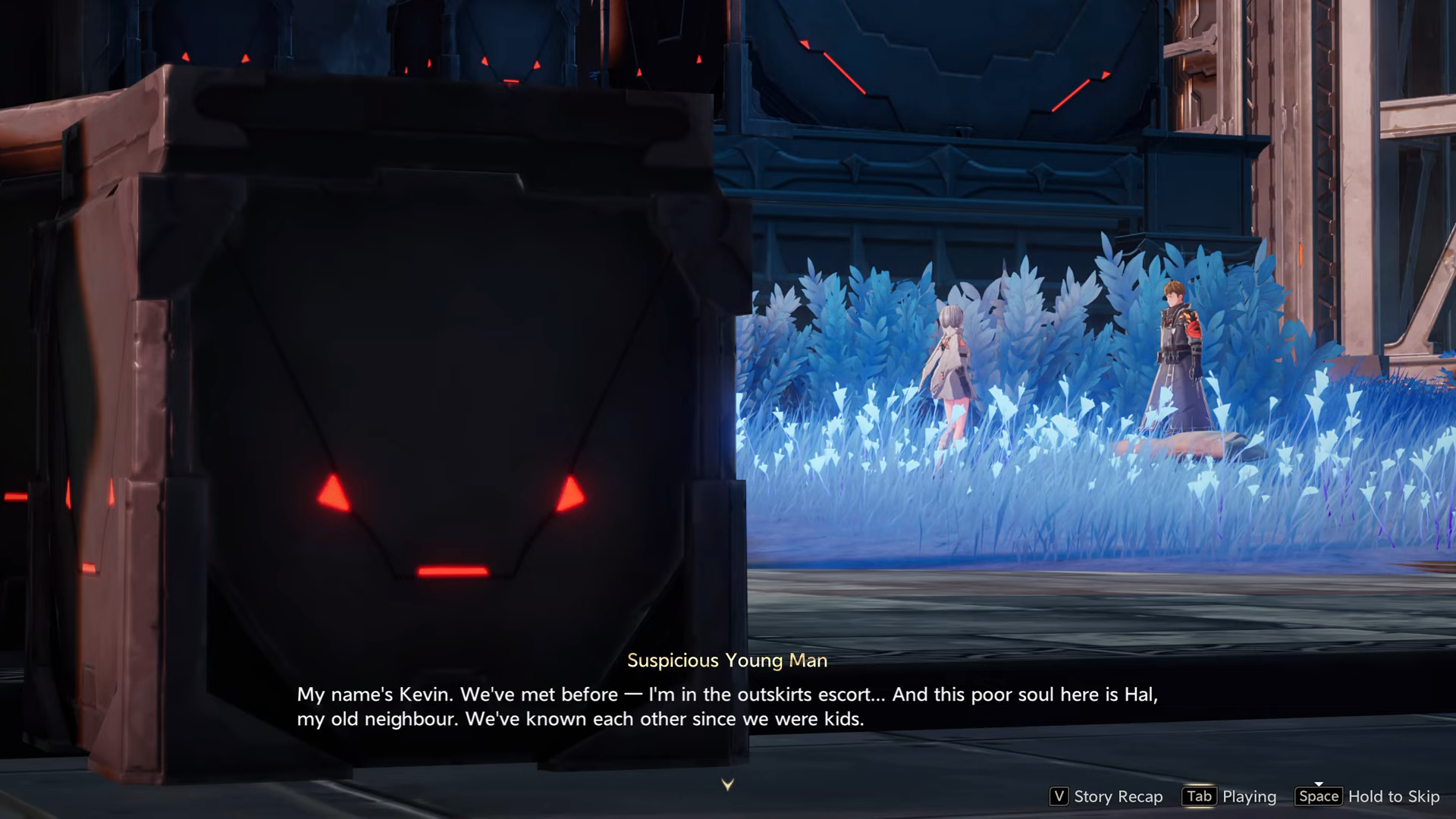Click the V key icon beside Story Recap

point(1058,797)
